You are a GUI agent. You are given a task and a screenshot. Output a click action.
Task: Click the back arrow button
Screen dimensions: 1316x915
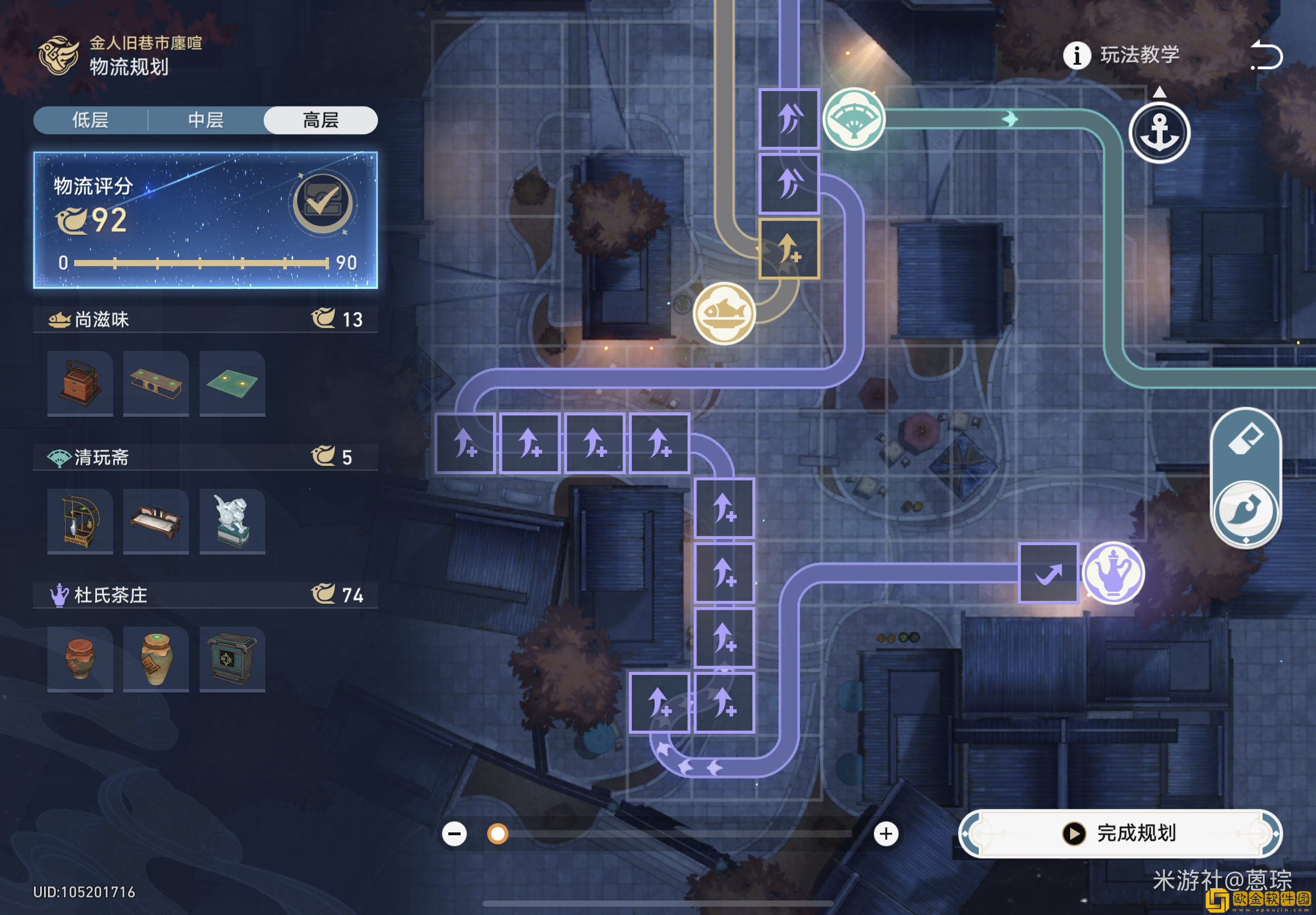tap(1266, 55)
